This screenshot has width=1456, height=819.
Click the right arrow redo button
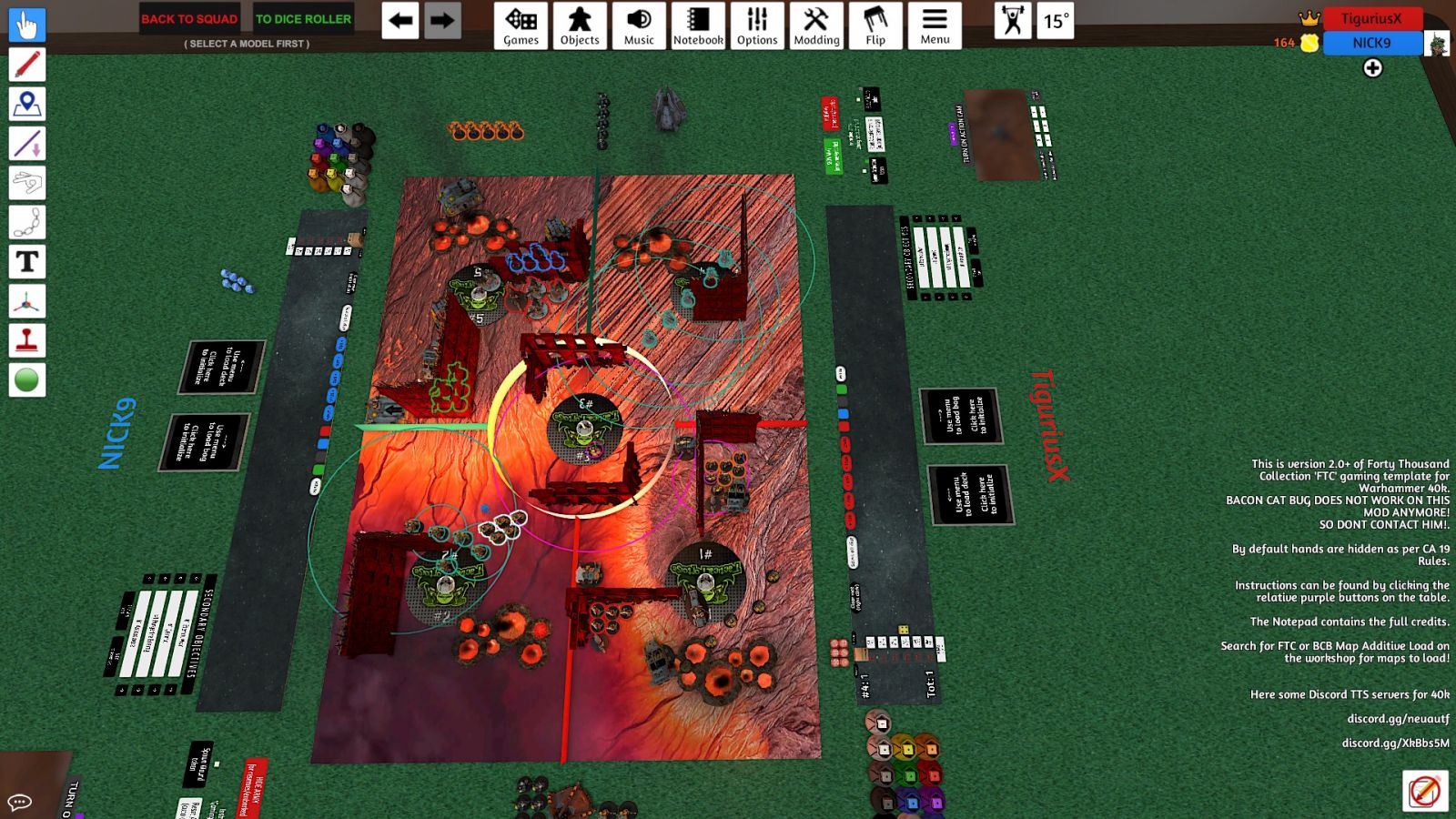[x=442, y=21]
